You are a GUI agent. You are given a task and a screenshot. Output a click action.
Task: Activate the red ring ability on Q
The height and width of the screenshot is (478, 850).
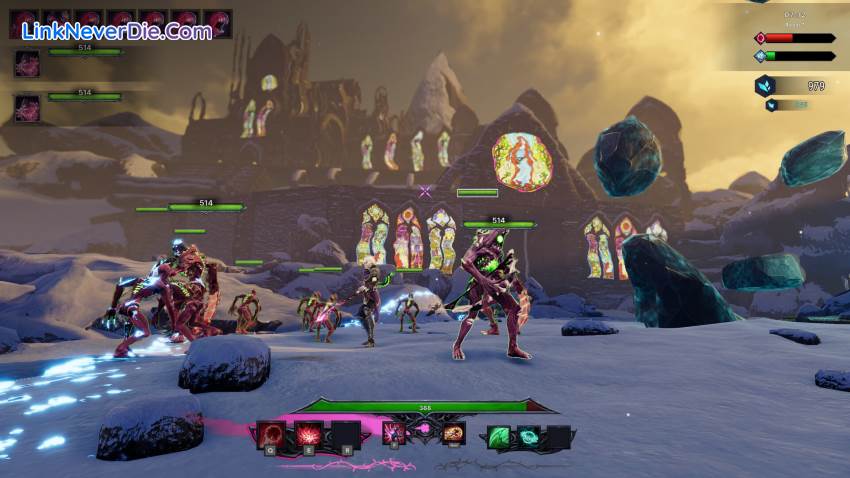pyautogui.click(x=271, y=435)
